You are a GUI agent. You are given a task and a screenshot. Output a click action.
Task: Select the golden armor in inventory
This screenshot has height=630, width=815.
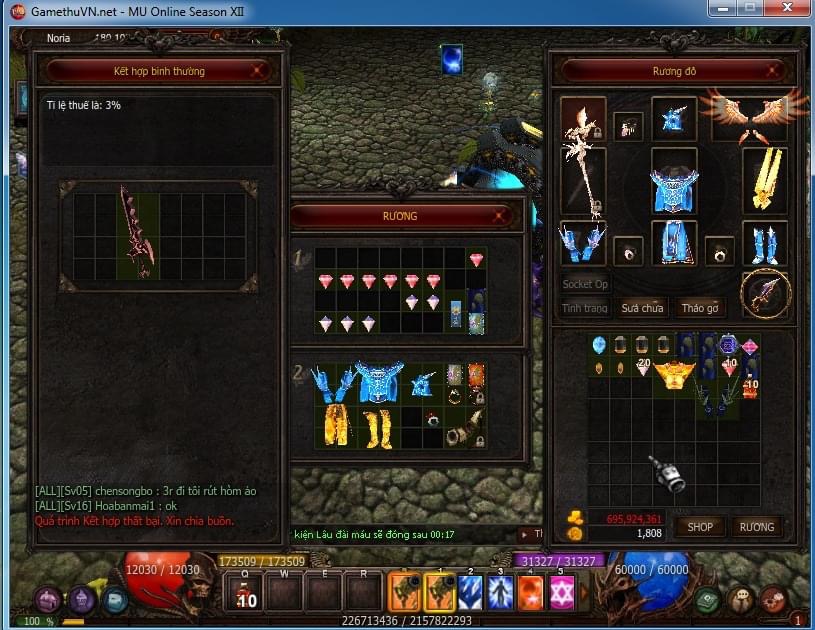click(x=676, y=376)
